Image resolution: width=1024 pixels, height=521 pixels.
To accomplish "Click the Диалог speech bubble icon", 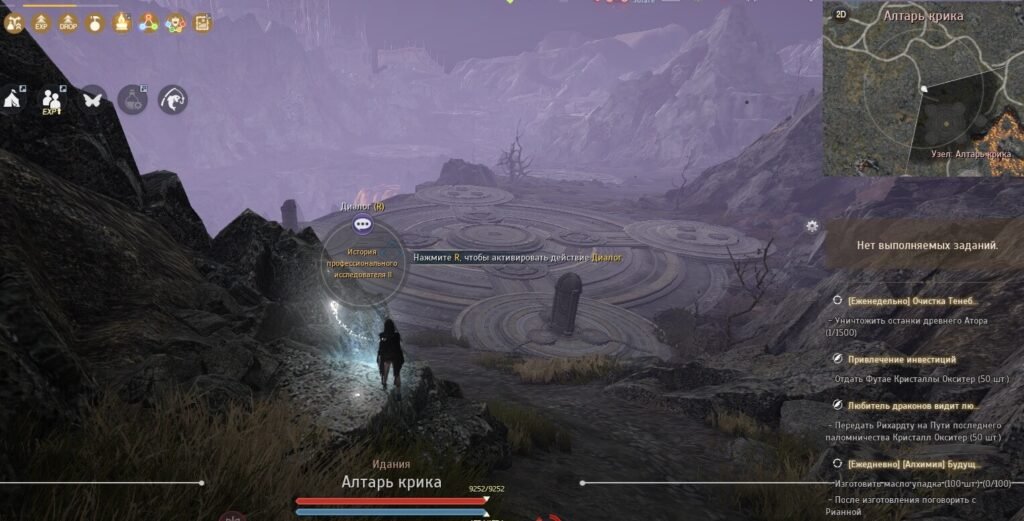I will 363,226.
